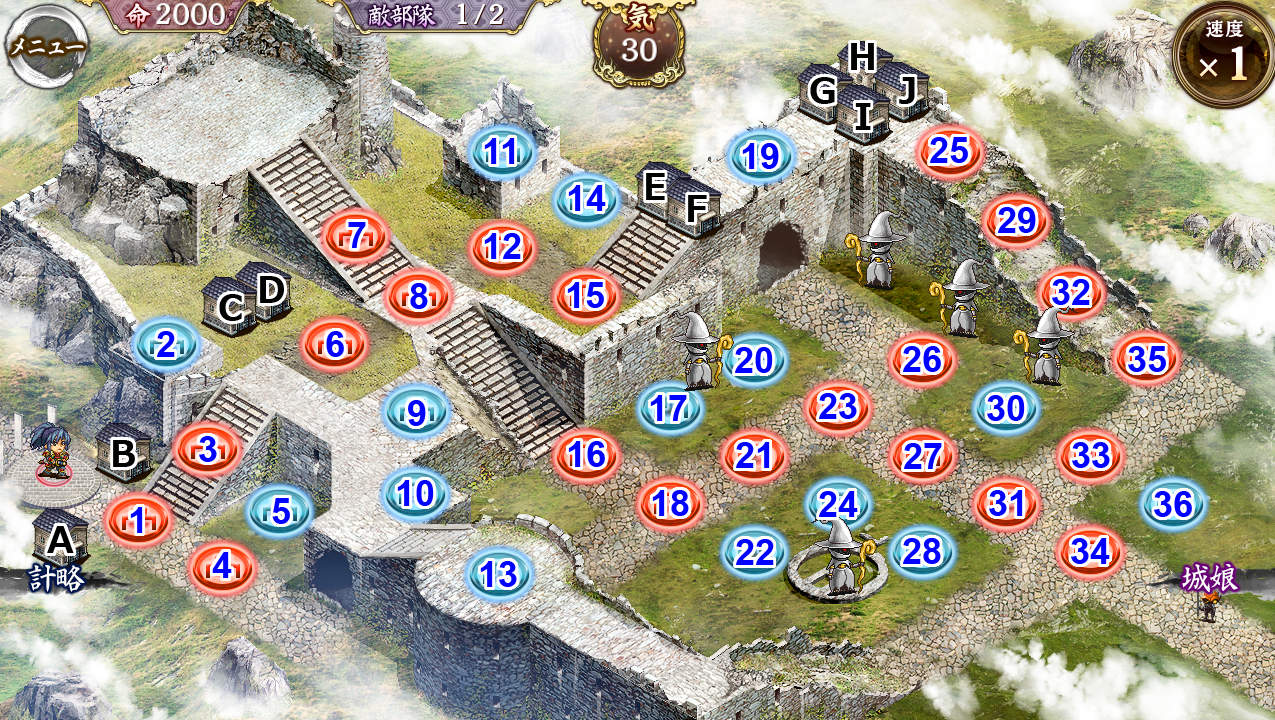Image resolution: width=1275 pixels, height=720 pixels.
Task: Open the 計略 stratagem panel
Action: coord(57,578)
